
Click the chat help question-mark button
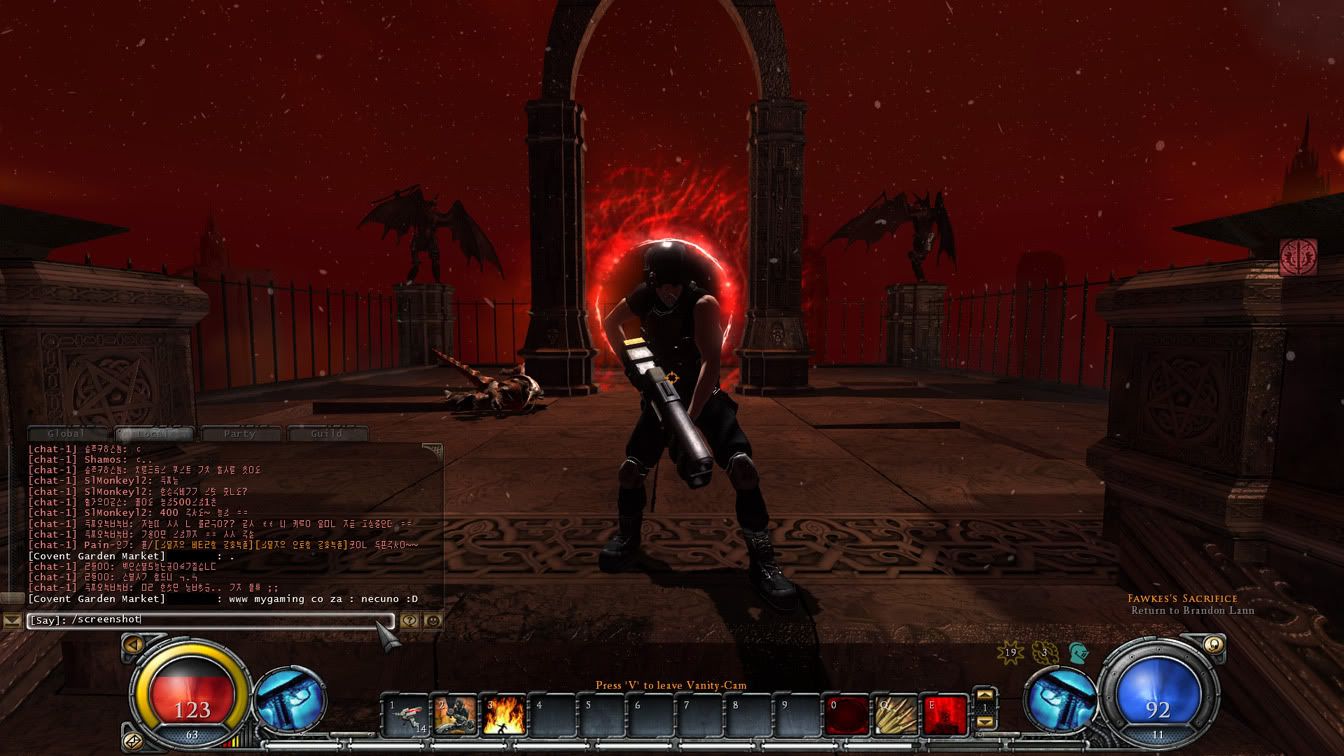(x=410, y=620)
